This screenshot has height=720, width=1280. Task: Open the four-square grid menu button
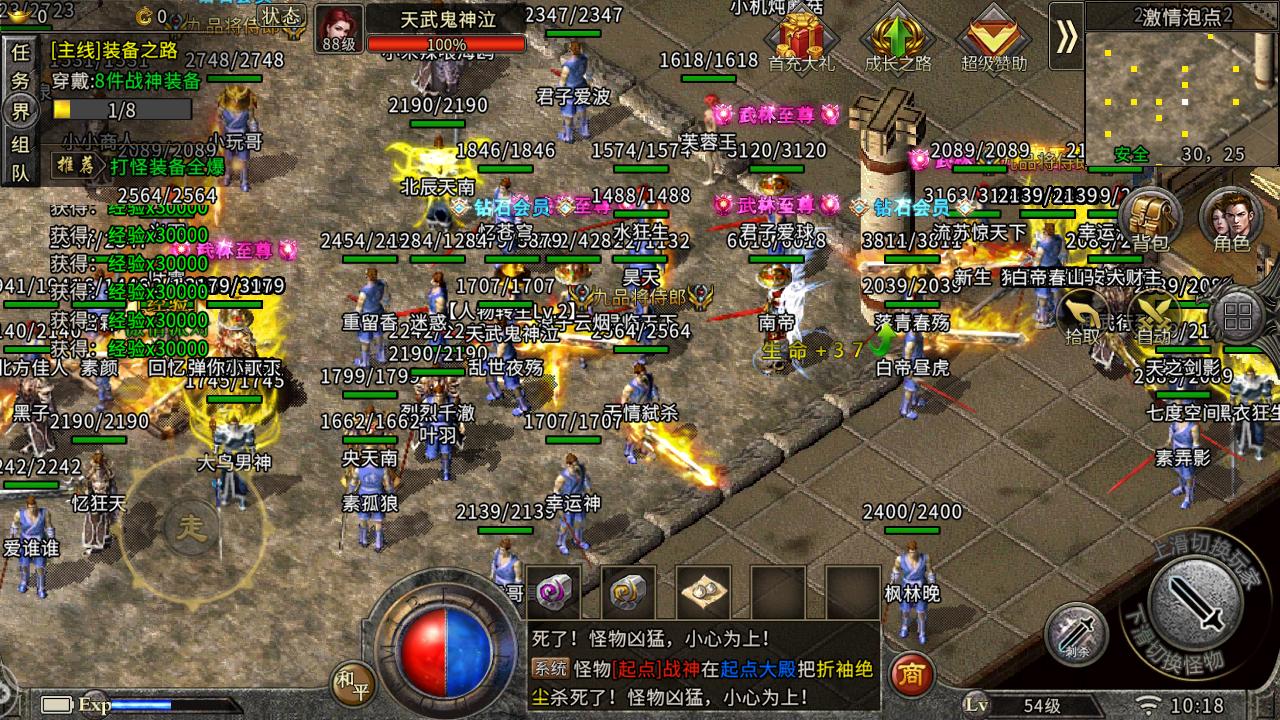coord(1238,318)
